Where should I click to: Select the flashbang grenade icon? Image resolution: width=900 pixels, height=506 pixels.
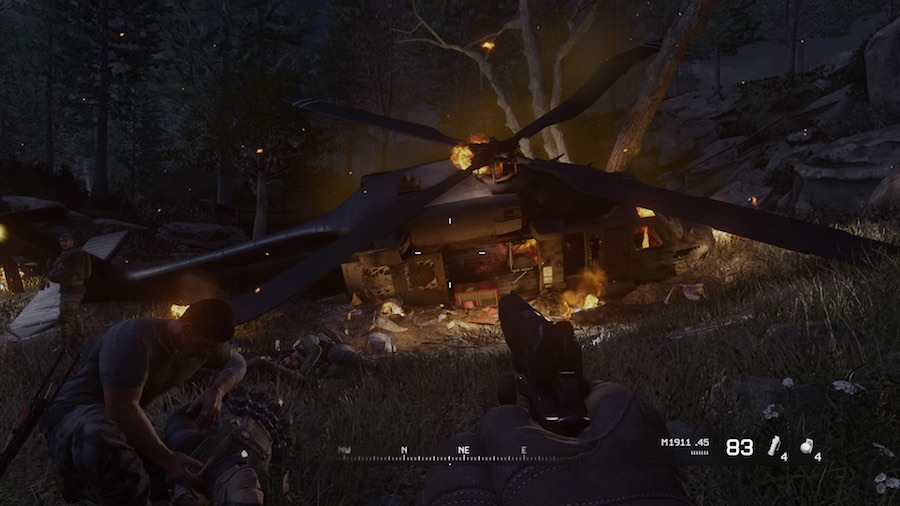point(773,446)
